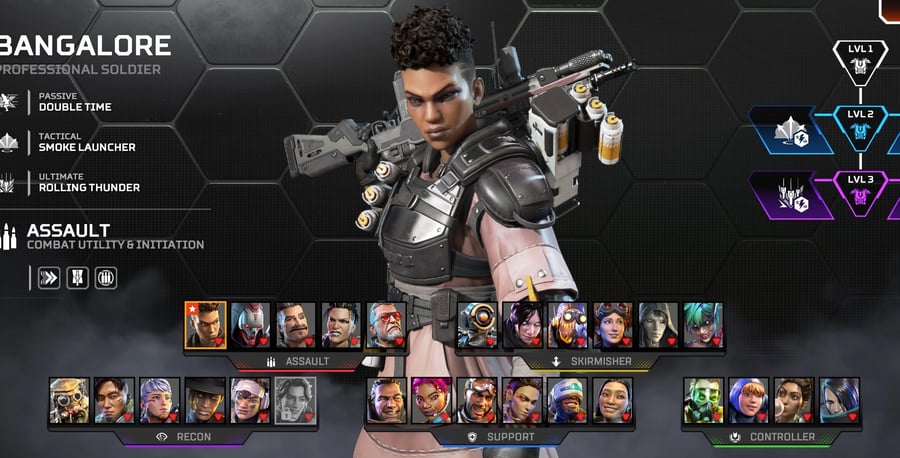900x458 pixels.
Task: Pick Octane wearing the goggled mask
Action: pos(568,325)
